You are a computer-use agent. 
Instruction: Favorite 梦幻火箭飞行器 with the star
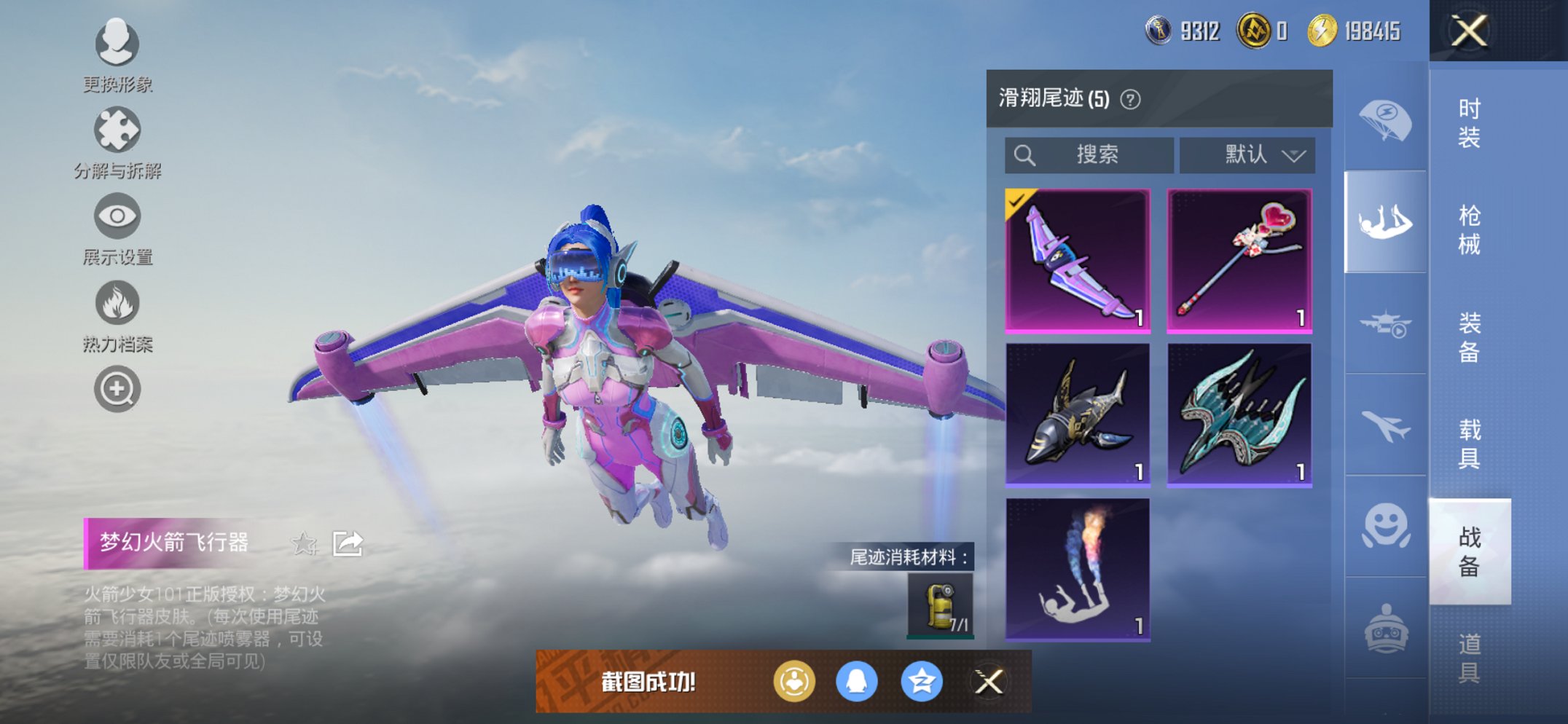(x=306, y=543)
